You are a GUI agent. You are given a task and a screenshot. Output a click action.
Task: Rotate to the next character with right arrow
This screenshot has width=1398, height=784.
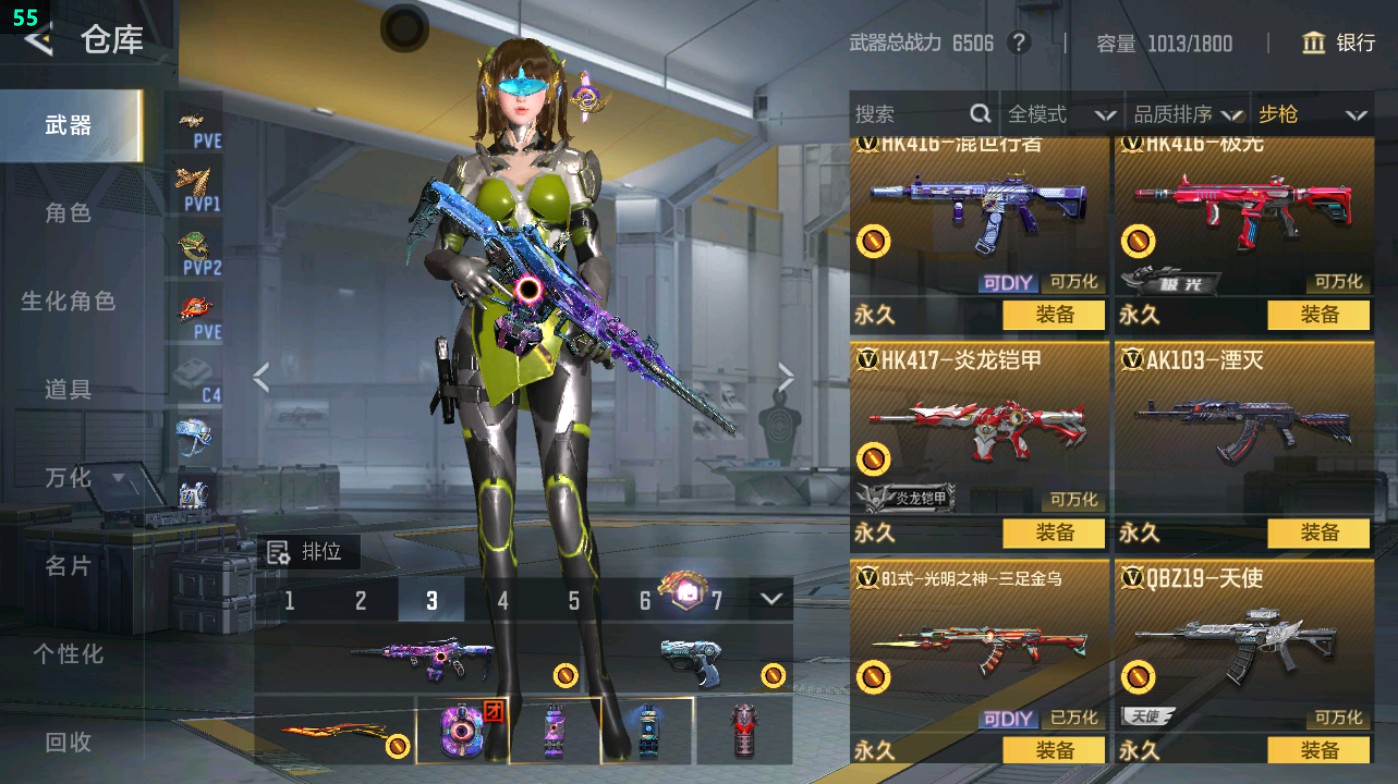point(785,378)
